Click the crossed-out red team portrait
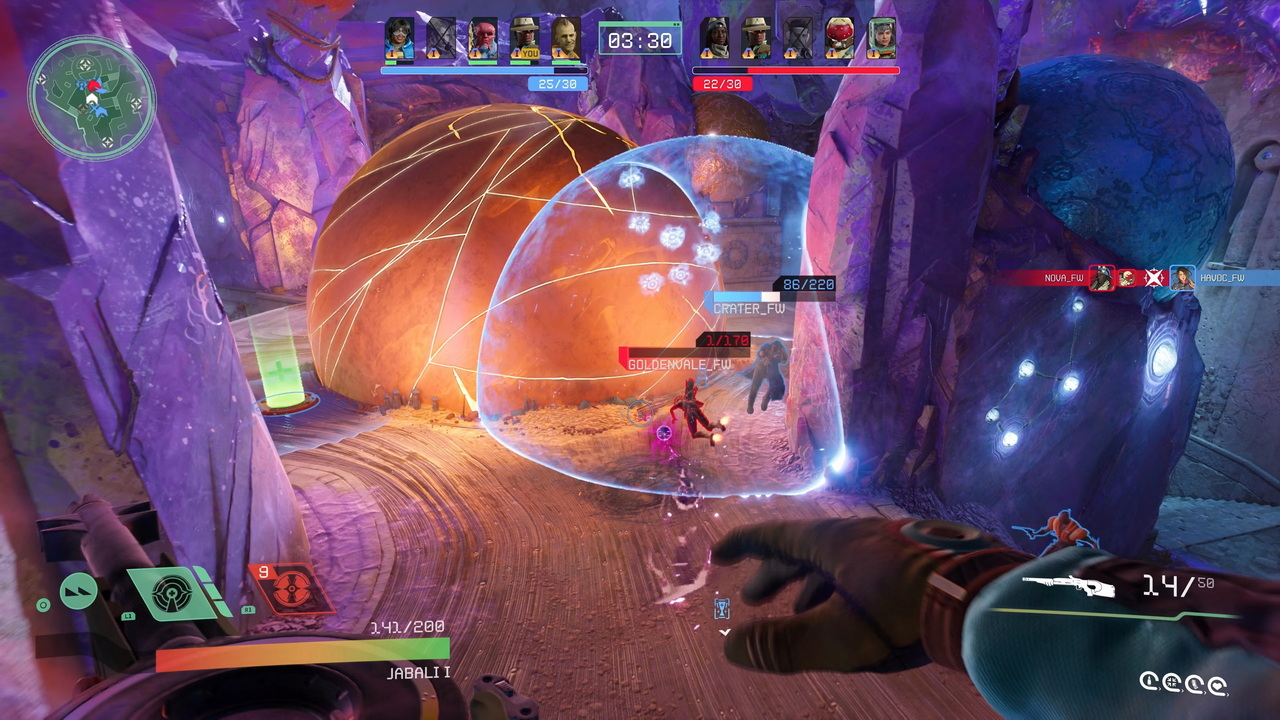The image size is (1280, 720). coord(797,38)
